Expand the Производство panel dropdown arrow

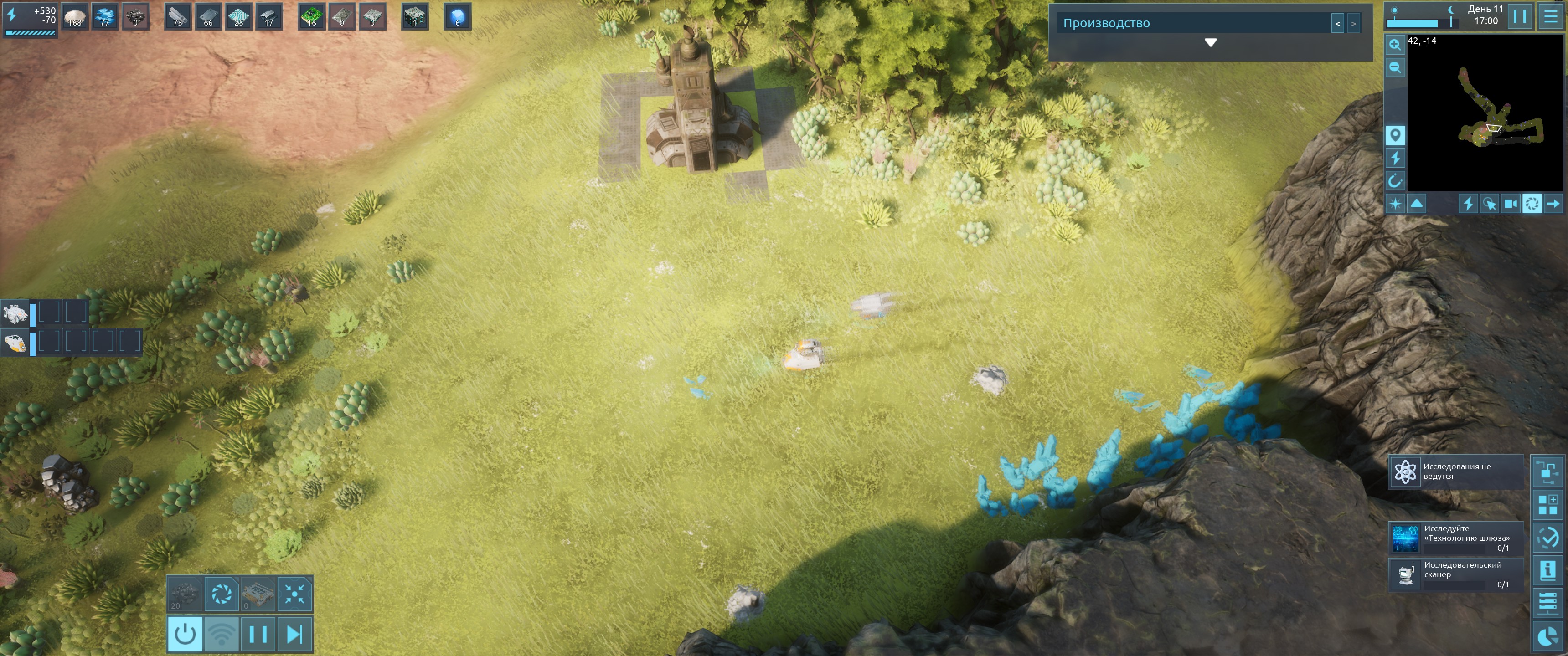1210,43
